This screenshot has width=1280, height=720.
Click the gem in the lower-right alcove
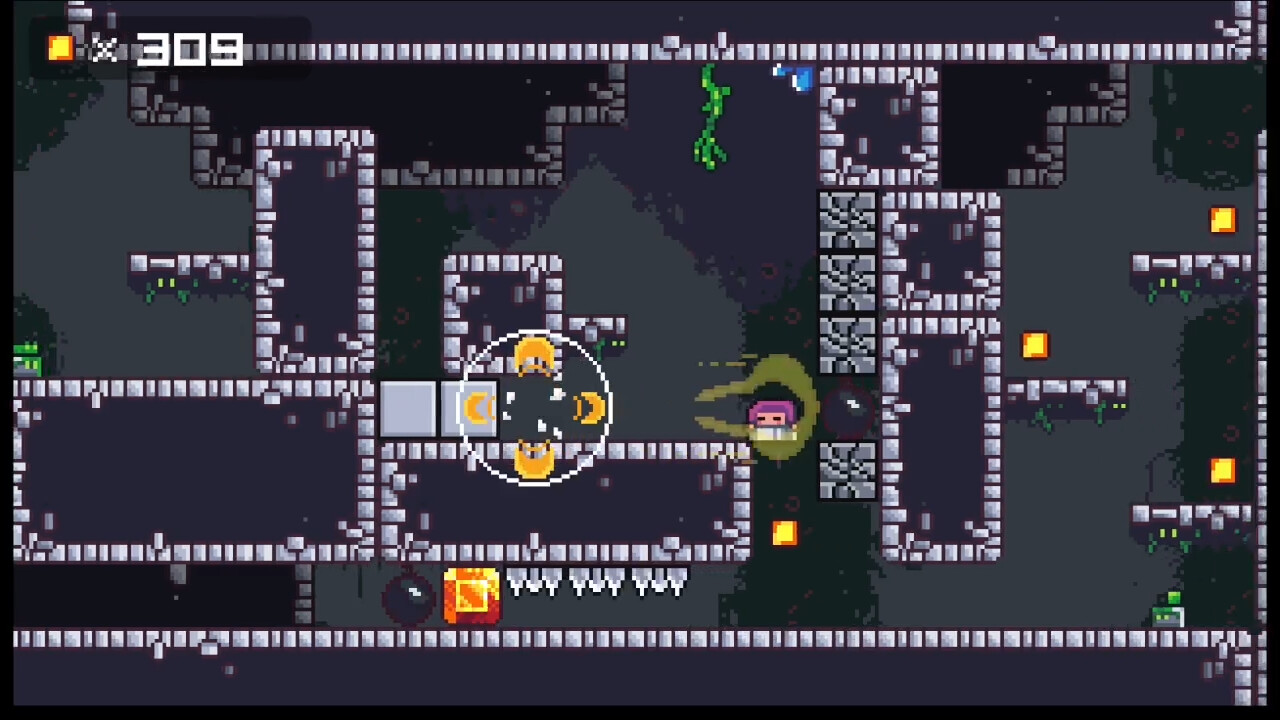(1224, 469)
